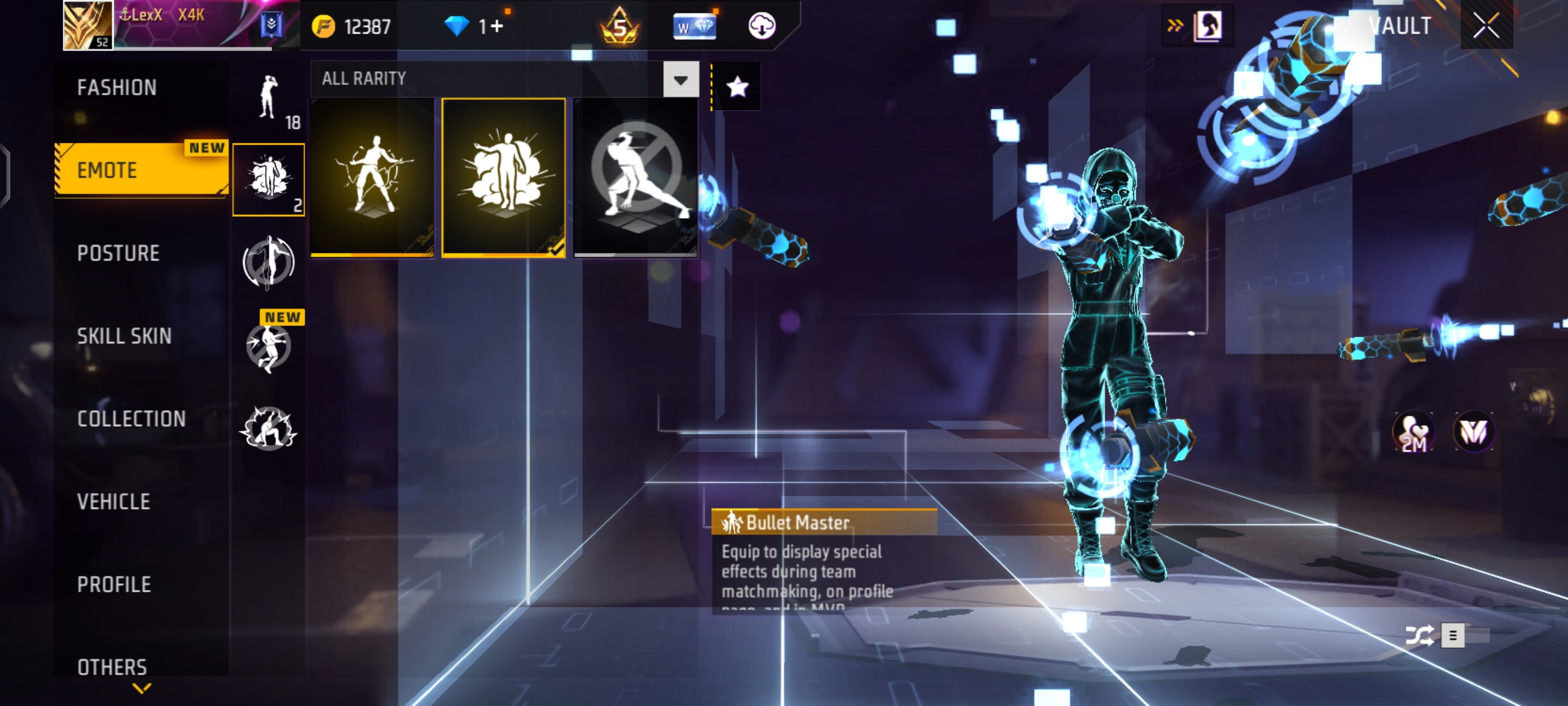The image size is (1568, 706).
Task: Switch to the Posture category
Action: pyautogui.click(x=118, y=253)
